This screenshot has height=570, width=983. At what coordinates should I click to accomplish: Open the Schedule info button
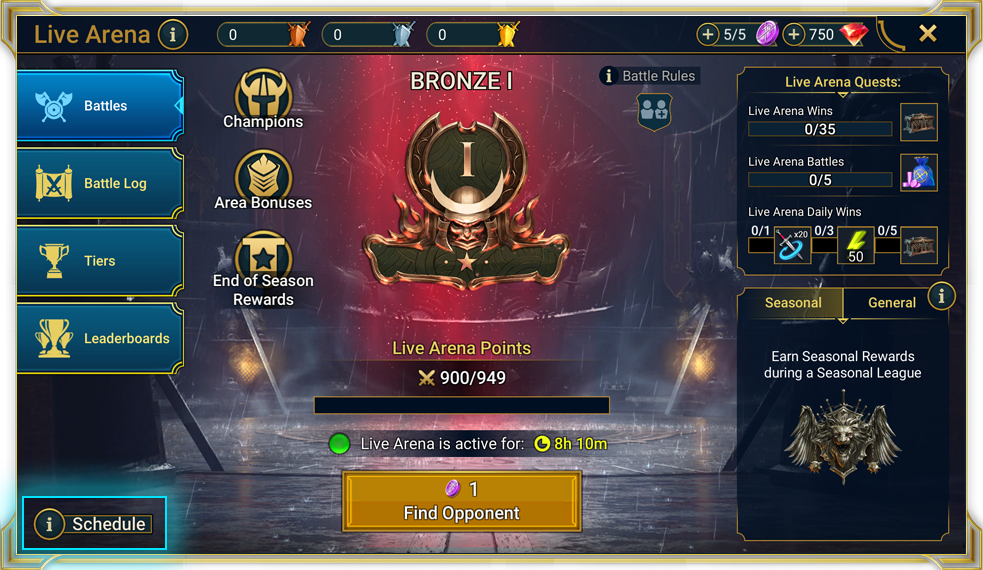tap(94, 523)
